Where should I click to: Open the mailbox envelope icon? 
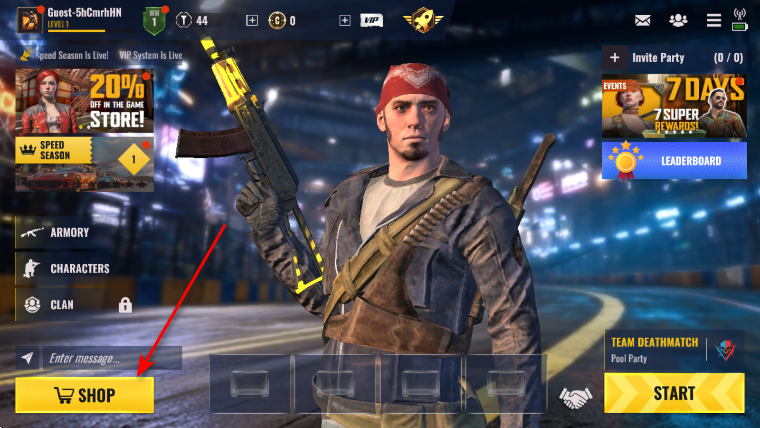pyautogui.click(x=642, y=19)
